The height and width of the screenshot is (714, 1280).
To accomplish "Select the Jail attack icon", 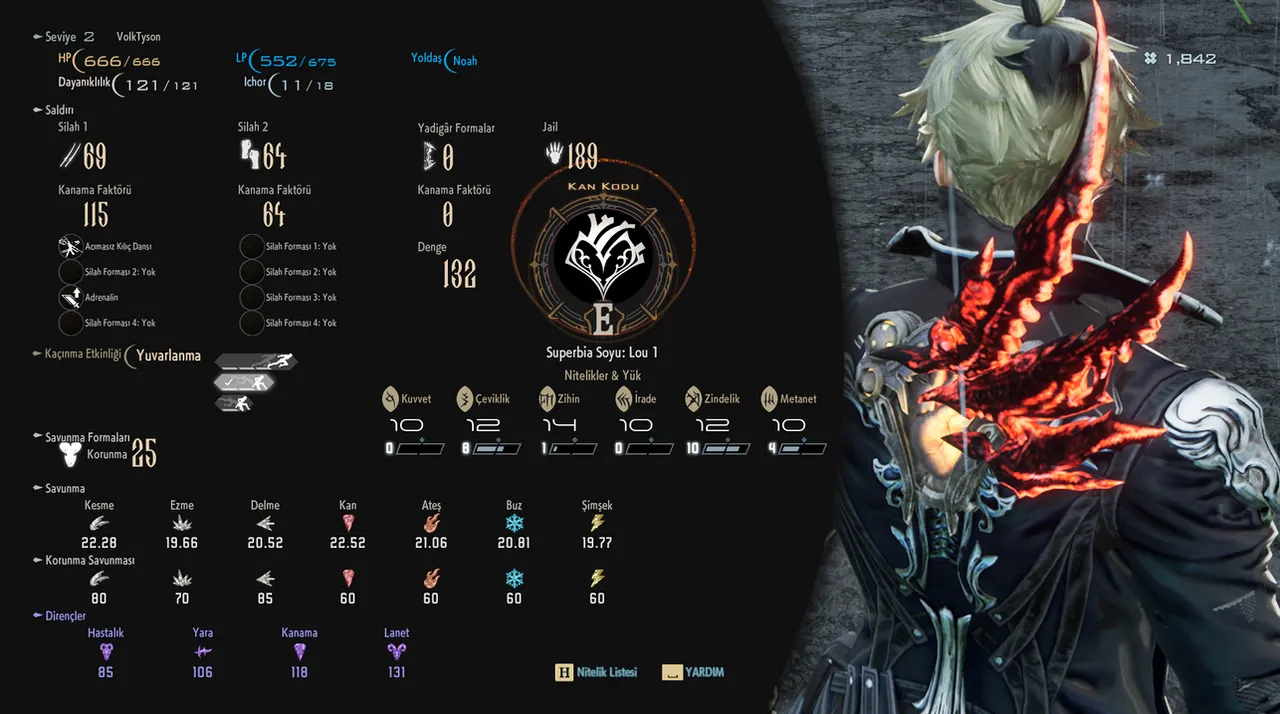I will pos(554,154).
